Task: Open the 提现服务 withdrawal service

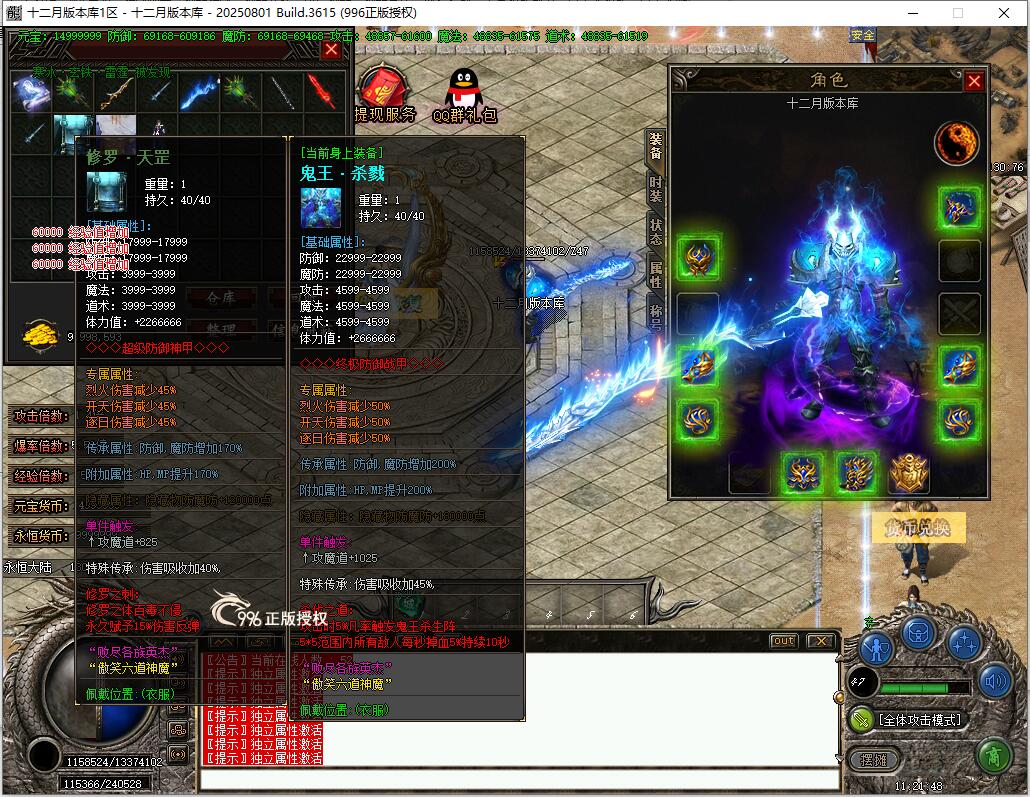Action: pos(384,95)
